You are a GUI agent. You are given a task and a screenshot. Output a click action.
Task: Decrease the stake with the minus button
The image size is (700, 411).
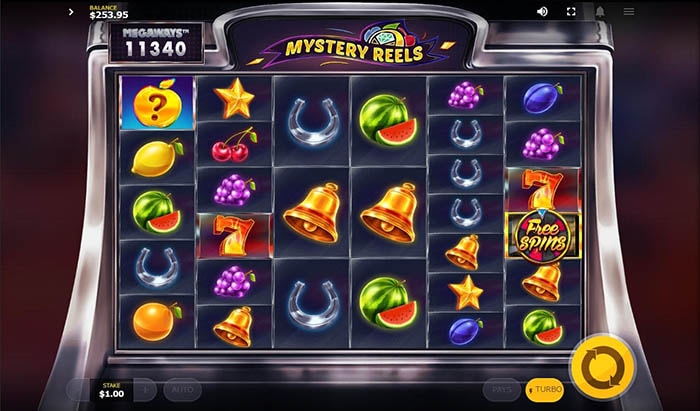(x=79, y=389)
